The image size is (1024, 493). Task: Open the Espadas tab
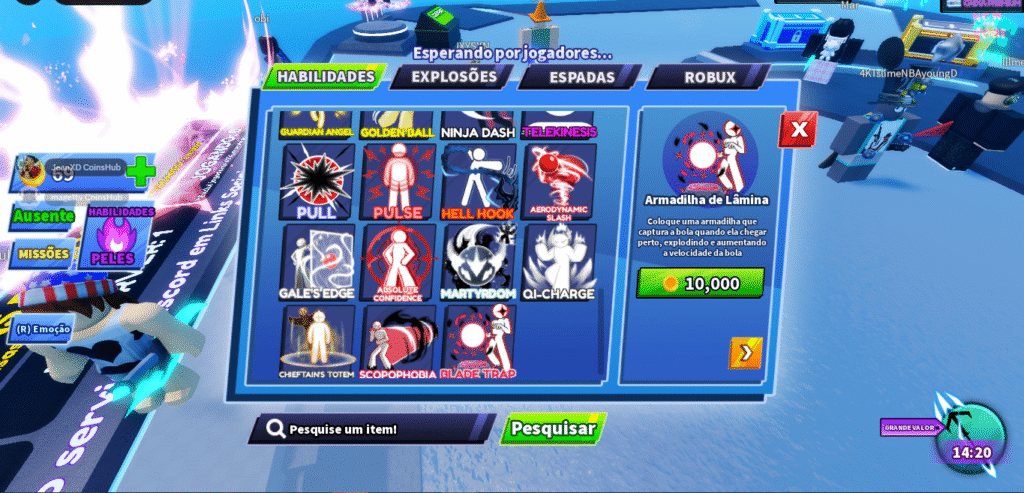point(580,77)
